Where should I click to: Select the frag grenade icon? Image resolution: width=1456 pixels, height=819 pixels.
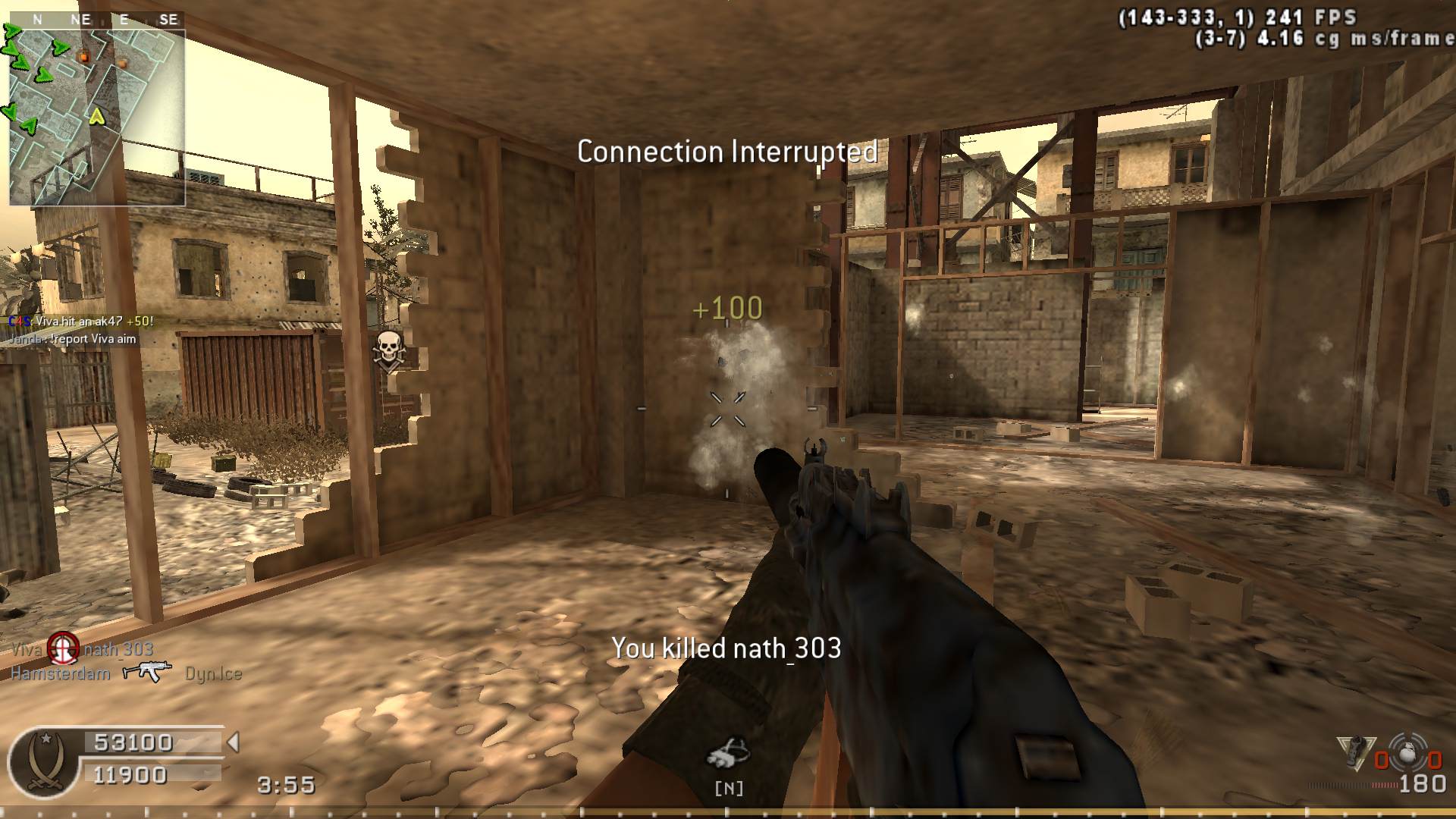(1407, 755)
